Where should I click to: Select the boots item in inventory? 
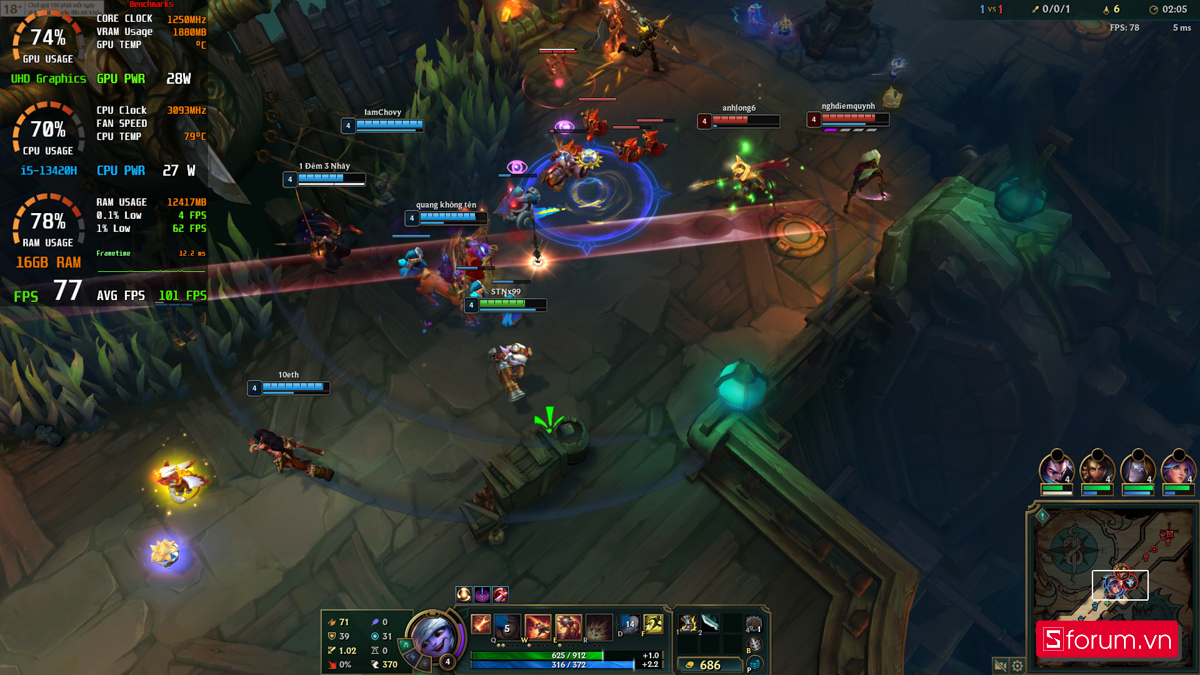click(689, 623)
